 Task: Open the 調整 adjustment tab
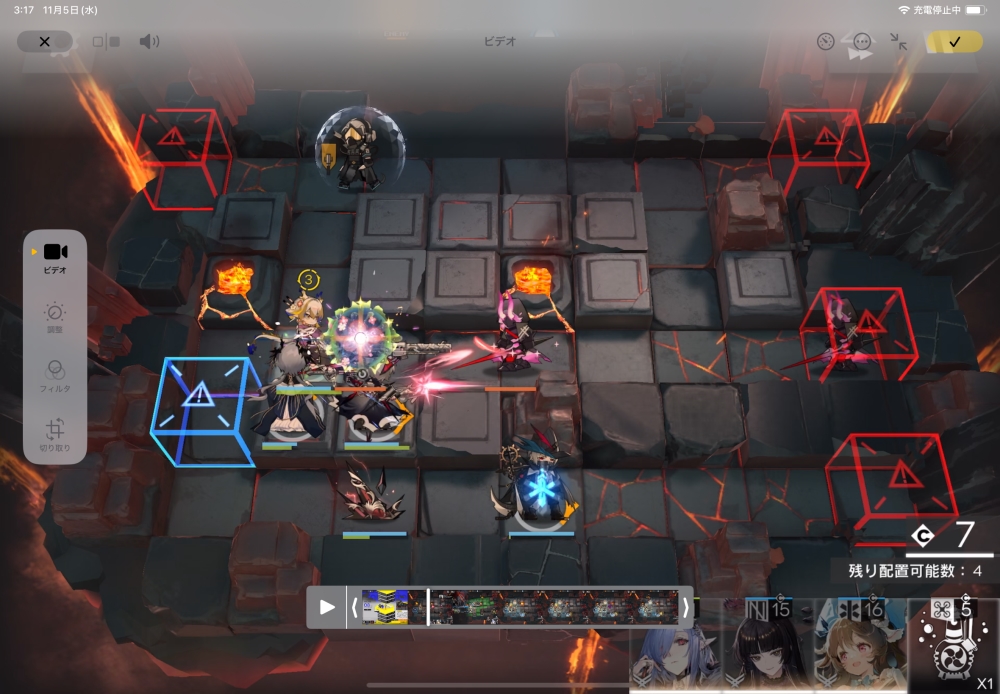pos(55,318)
